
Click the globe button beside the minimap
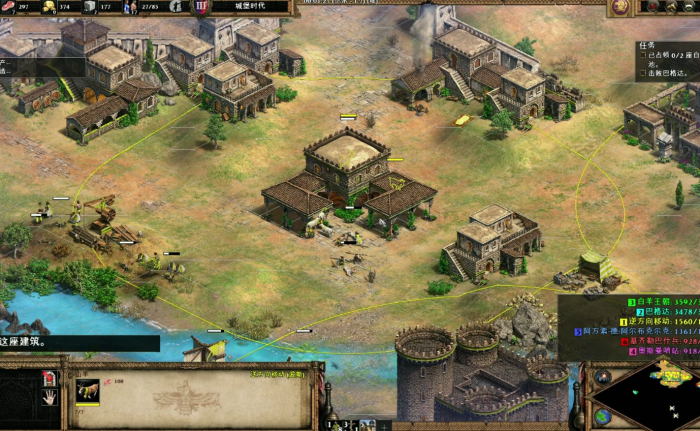[603, 417]
